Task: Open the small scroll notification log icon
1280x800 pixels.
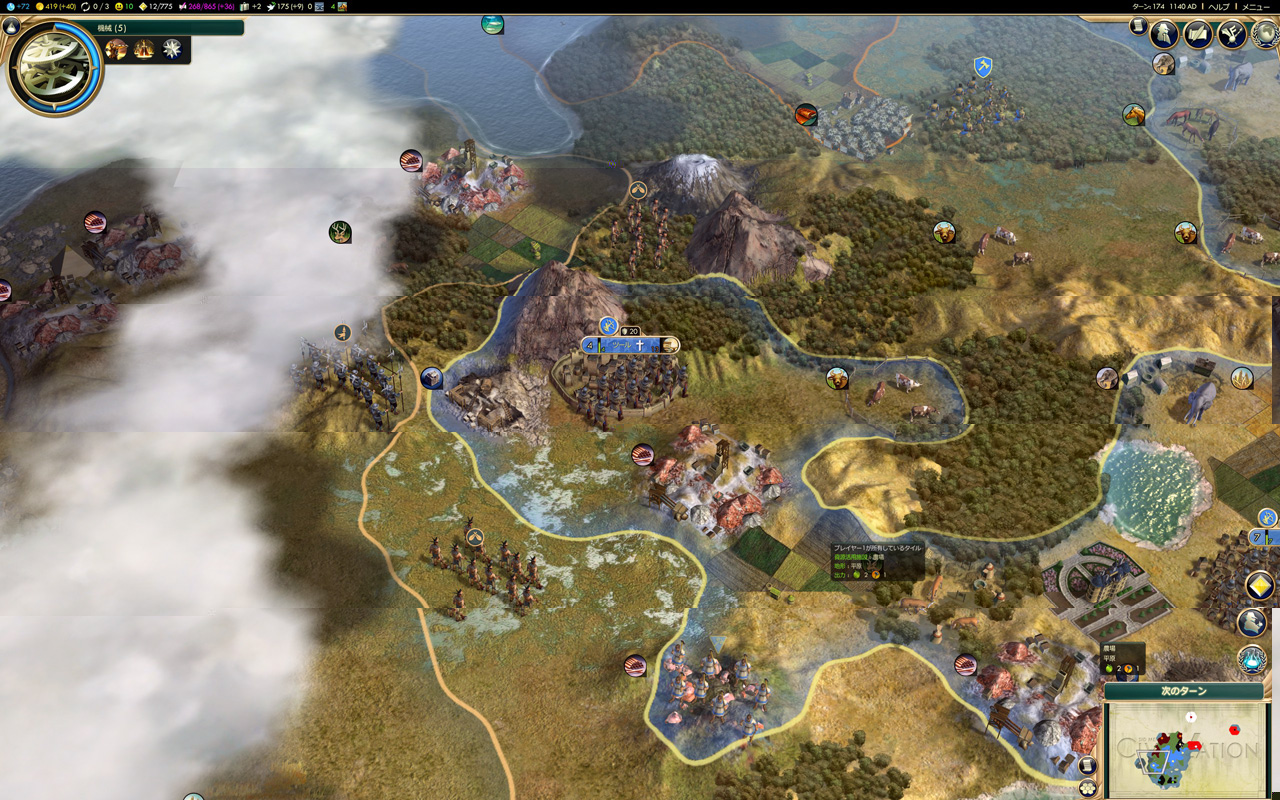Action: coord(1138,26)
